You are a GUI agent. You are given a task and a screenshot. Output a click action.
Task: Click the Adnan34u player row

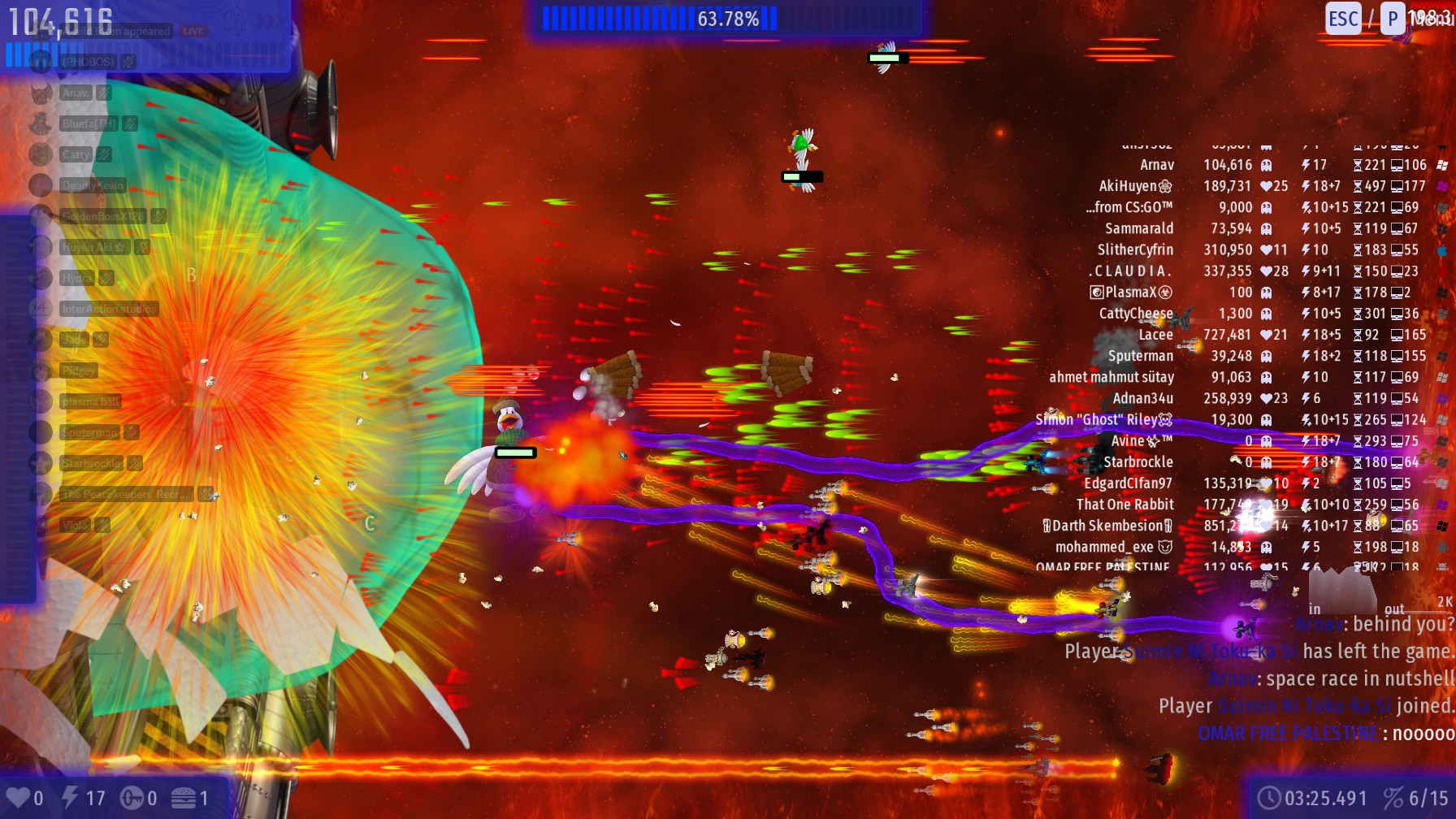coord(1142,398)
